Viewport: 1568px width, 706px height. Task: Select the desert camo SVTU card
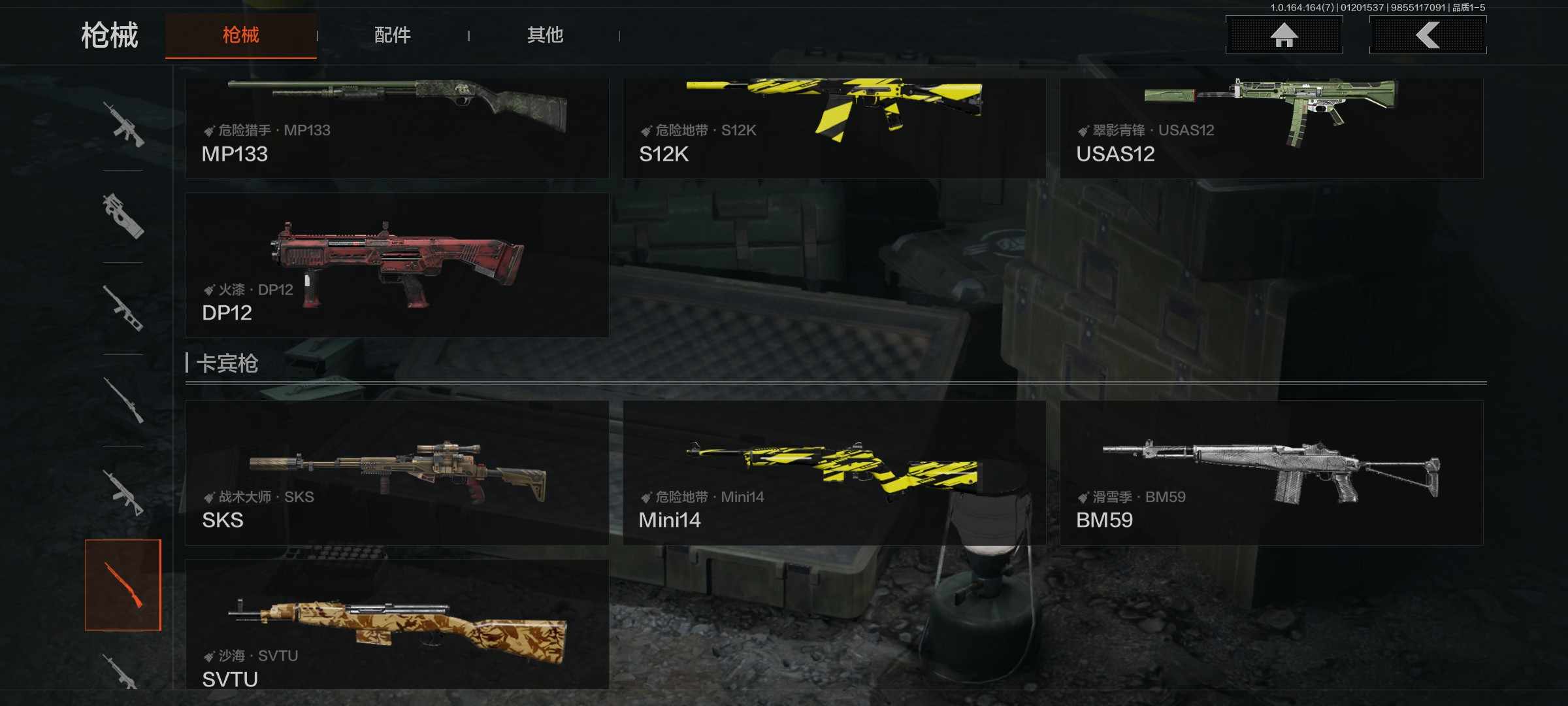click(x=397, y=624)
